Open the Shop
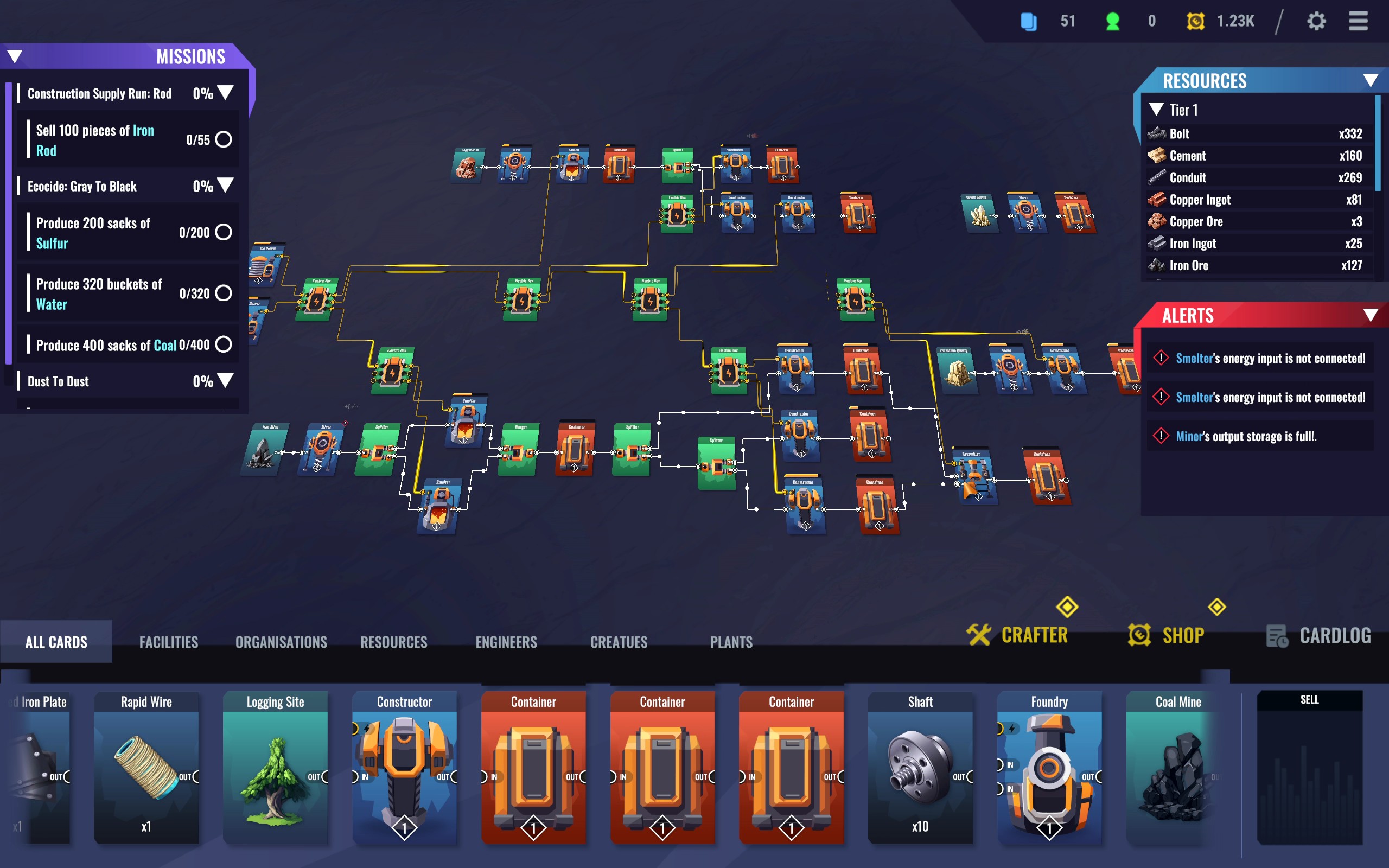The height and width of the screenshot is (868, 1389). point(1167,635)
